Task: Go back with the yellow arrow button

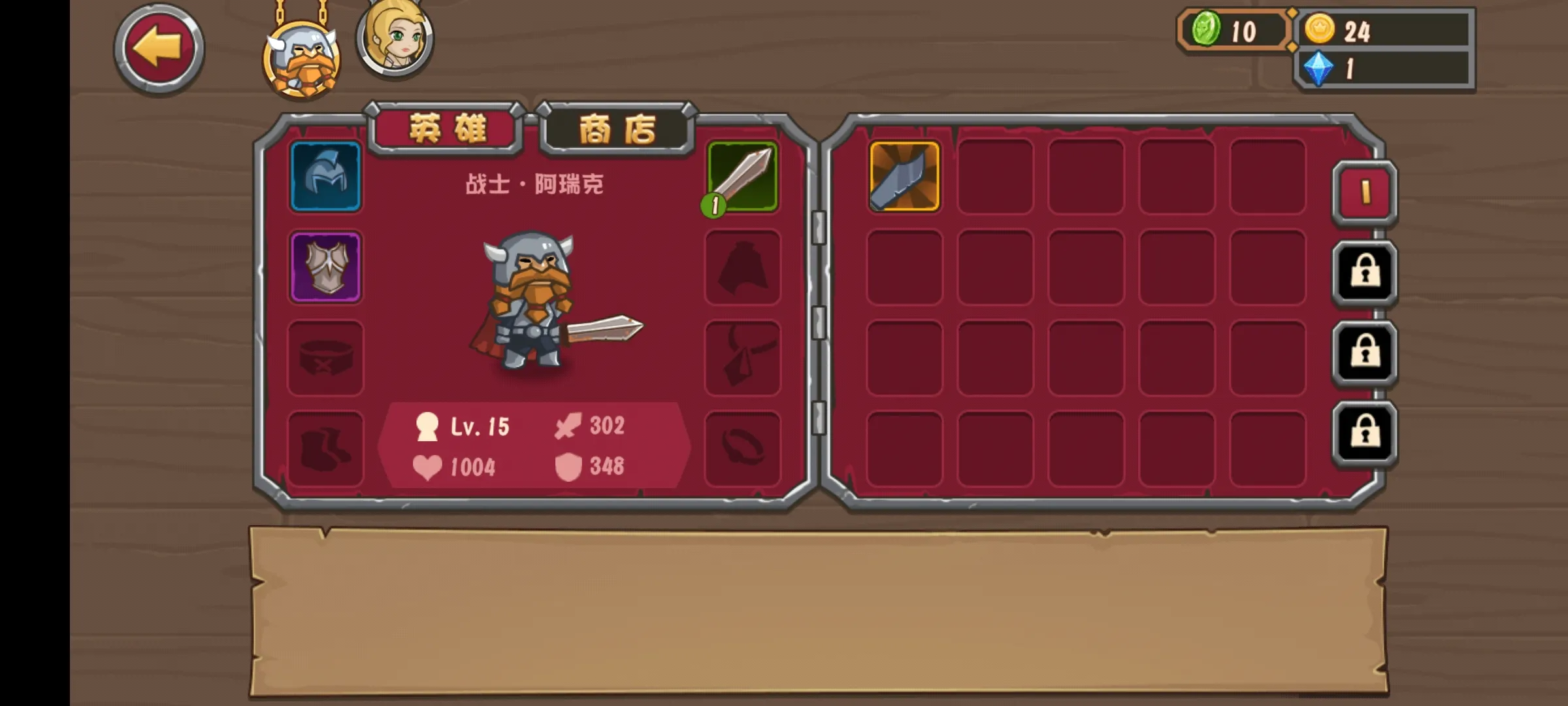Action: tap(159, 50)
